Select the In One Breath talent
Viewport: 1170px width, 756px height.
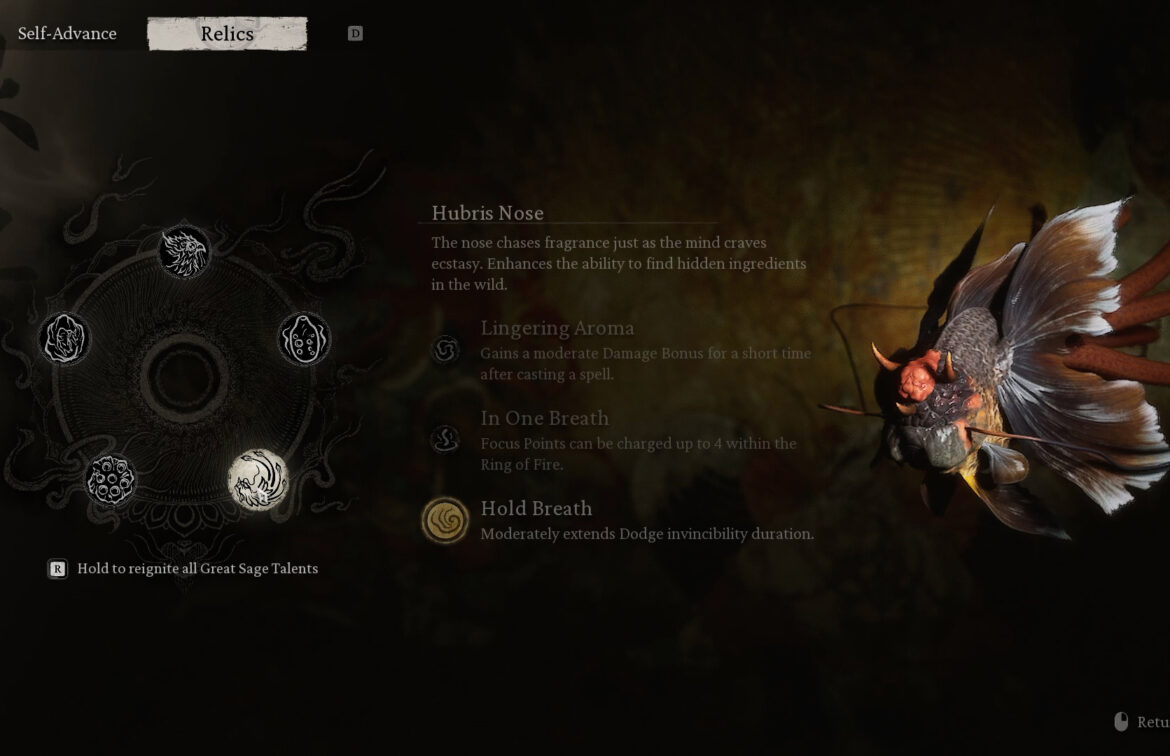[446, 439]
